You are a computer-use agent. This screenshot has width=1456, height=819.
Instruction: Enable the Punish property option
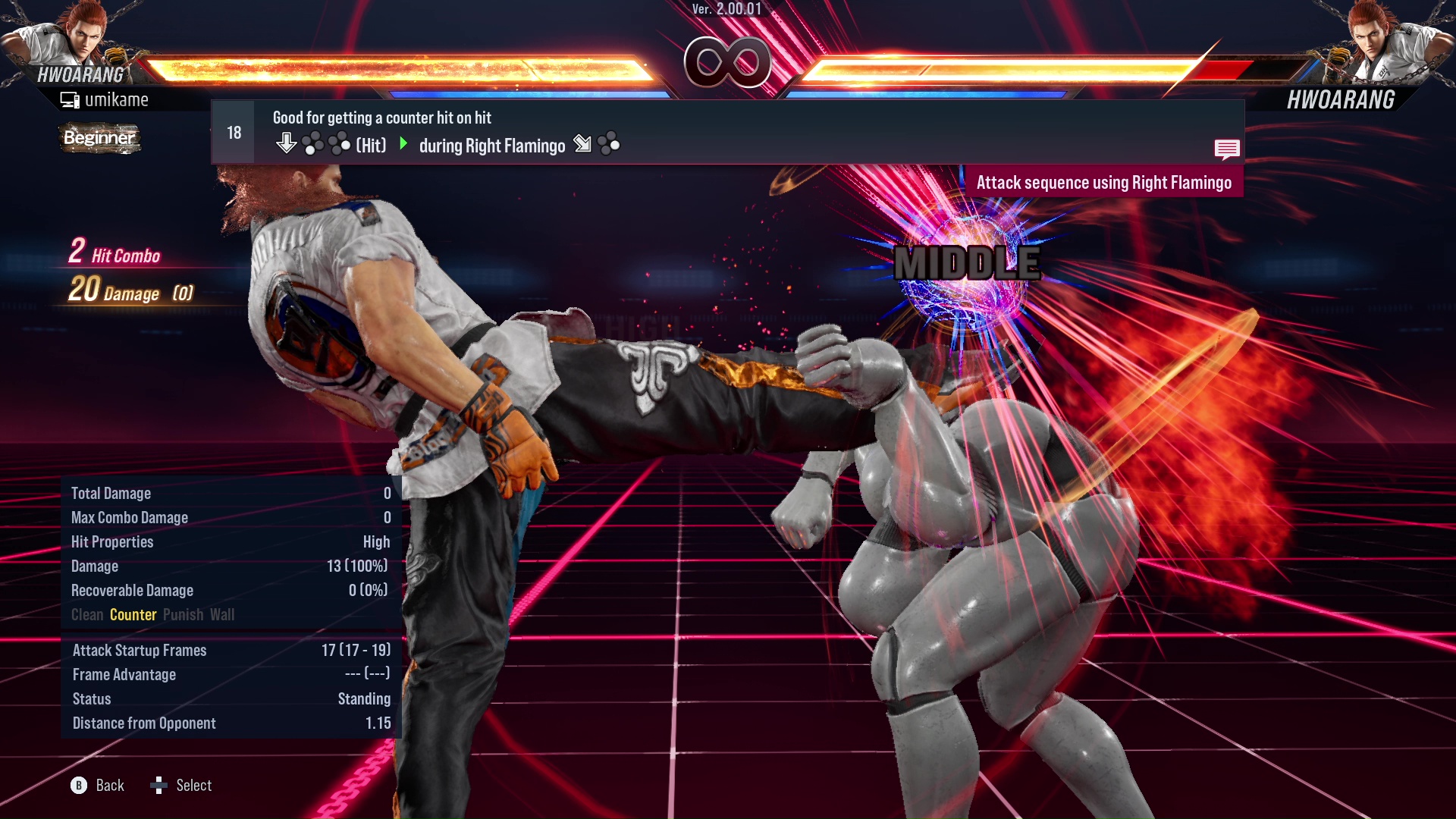coord(182,615)
